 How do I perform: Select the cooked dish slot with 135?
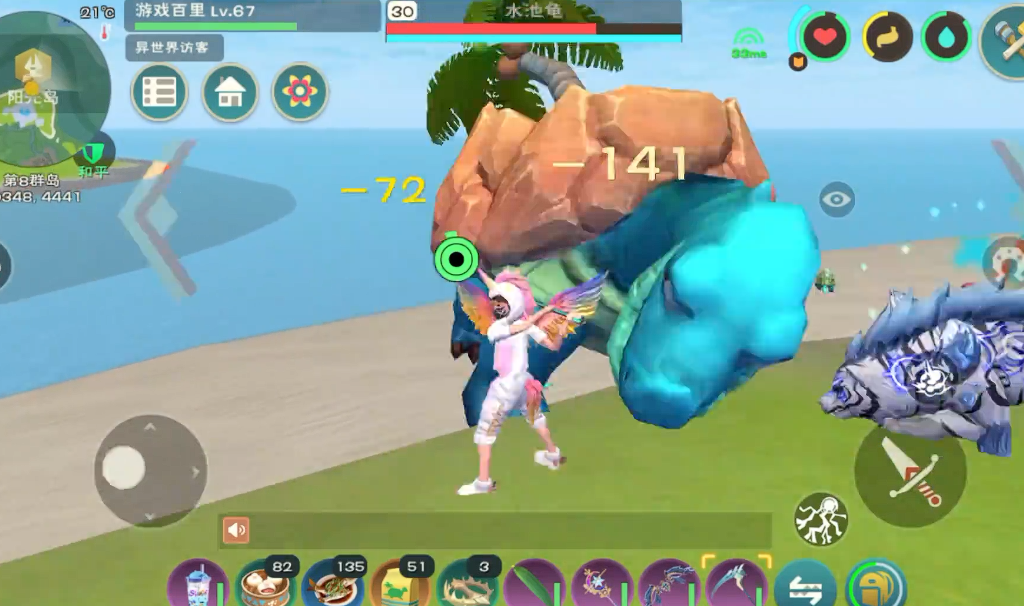click(x=332, y=584)
